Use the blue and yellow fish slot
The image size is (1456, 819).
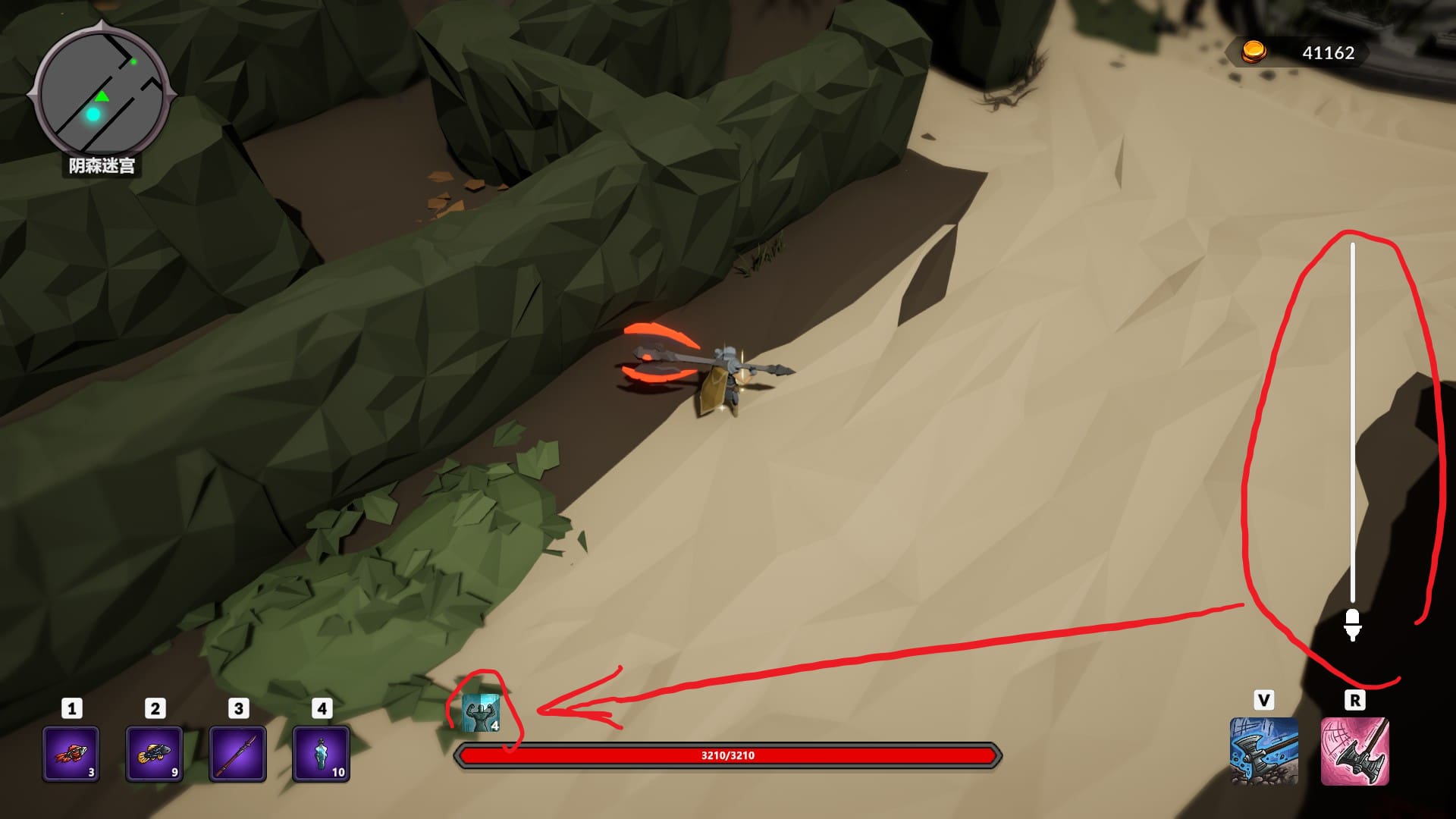[x=154, y=754]
